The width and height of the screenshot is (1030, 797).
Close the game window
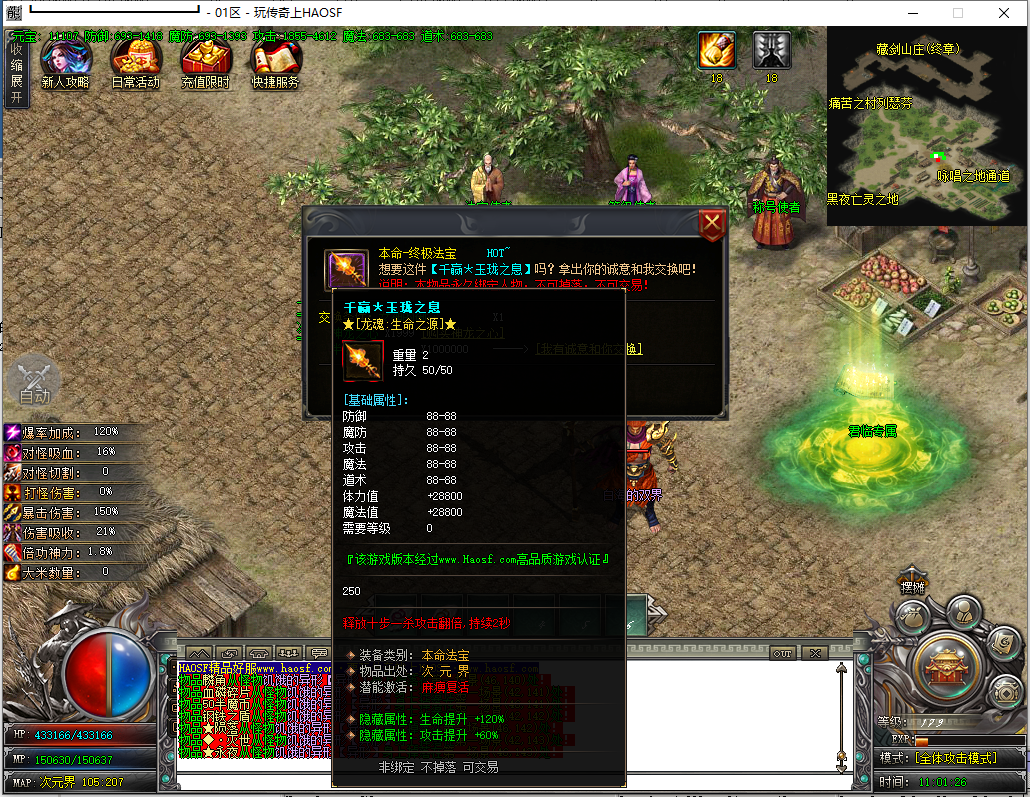1003,13
